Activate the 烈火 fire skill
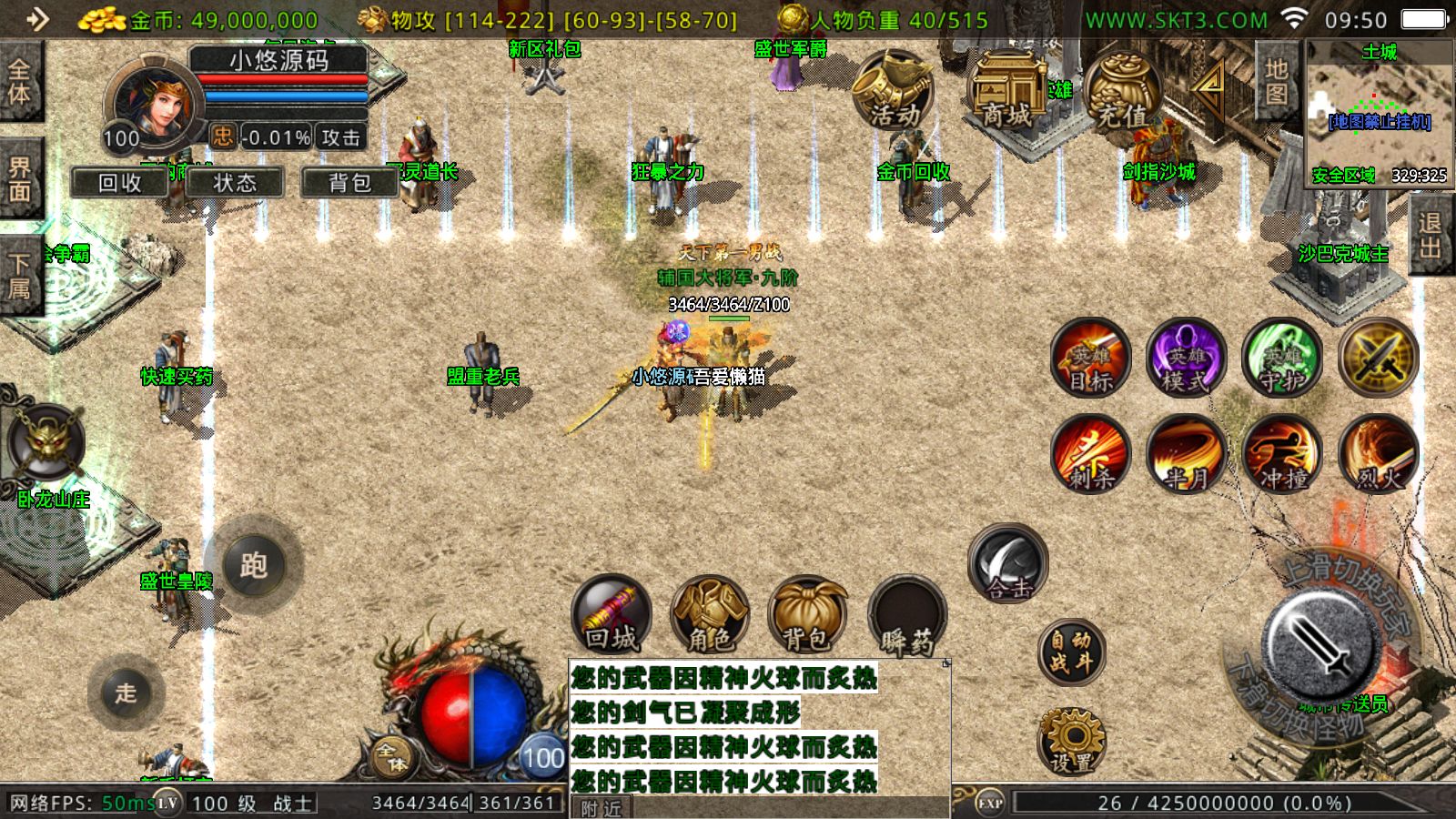The height and width of the screenshot is (819, 1456). tap(1379, 453)
